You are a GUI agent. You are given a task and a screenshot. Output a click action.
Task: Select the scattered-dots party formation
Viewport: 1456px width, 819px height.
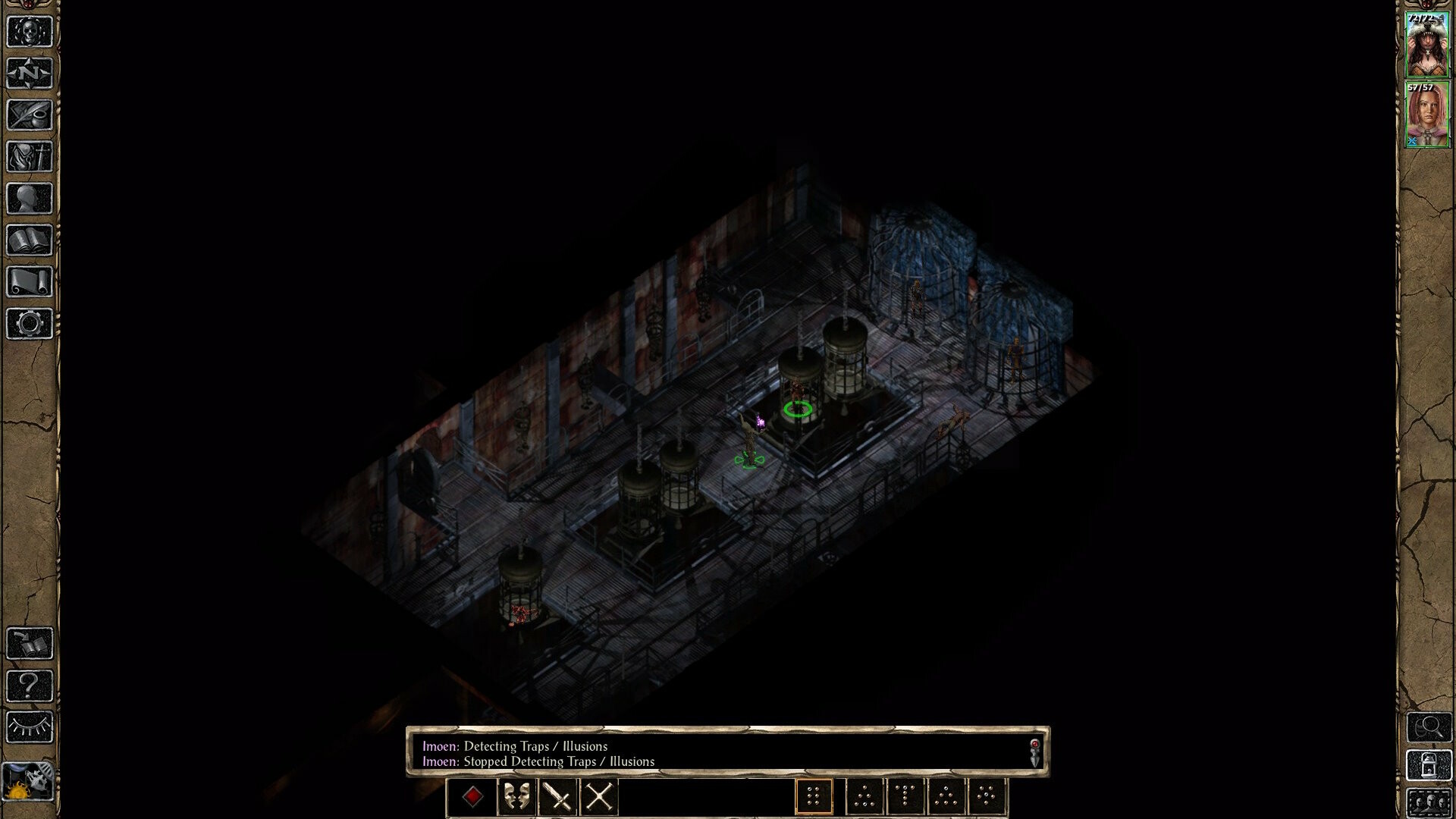[x=864, y=797]
